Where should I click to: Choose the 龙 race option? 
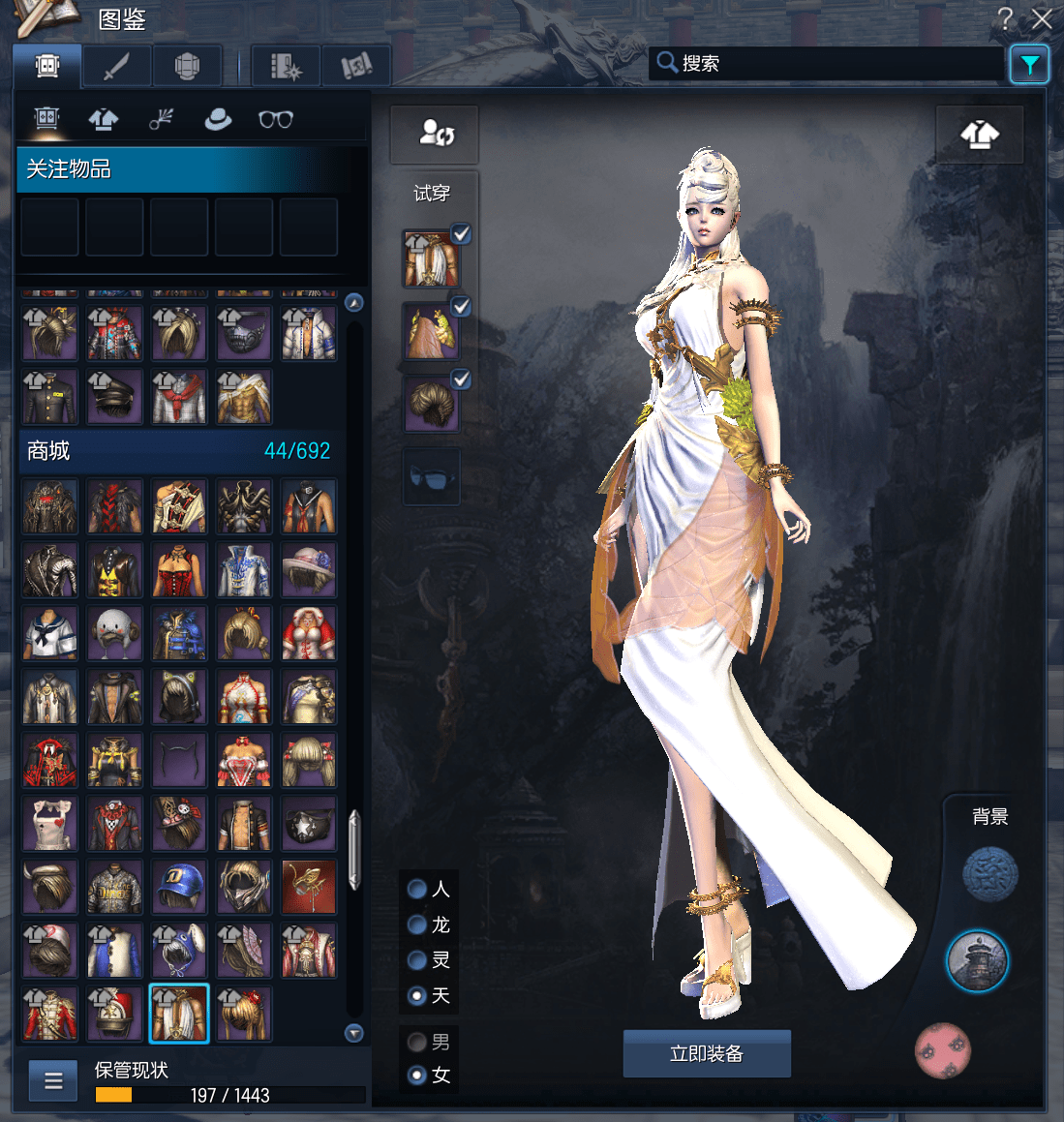coord(418,925)
